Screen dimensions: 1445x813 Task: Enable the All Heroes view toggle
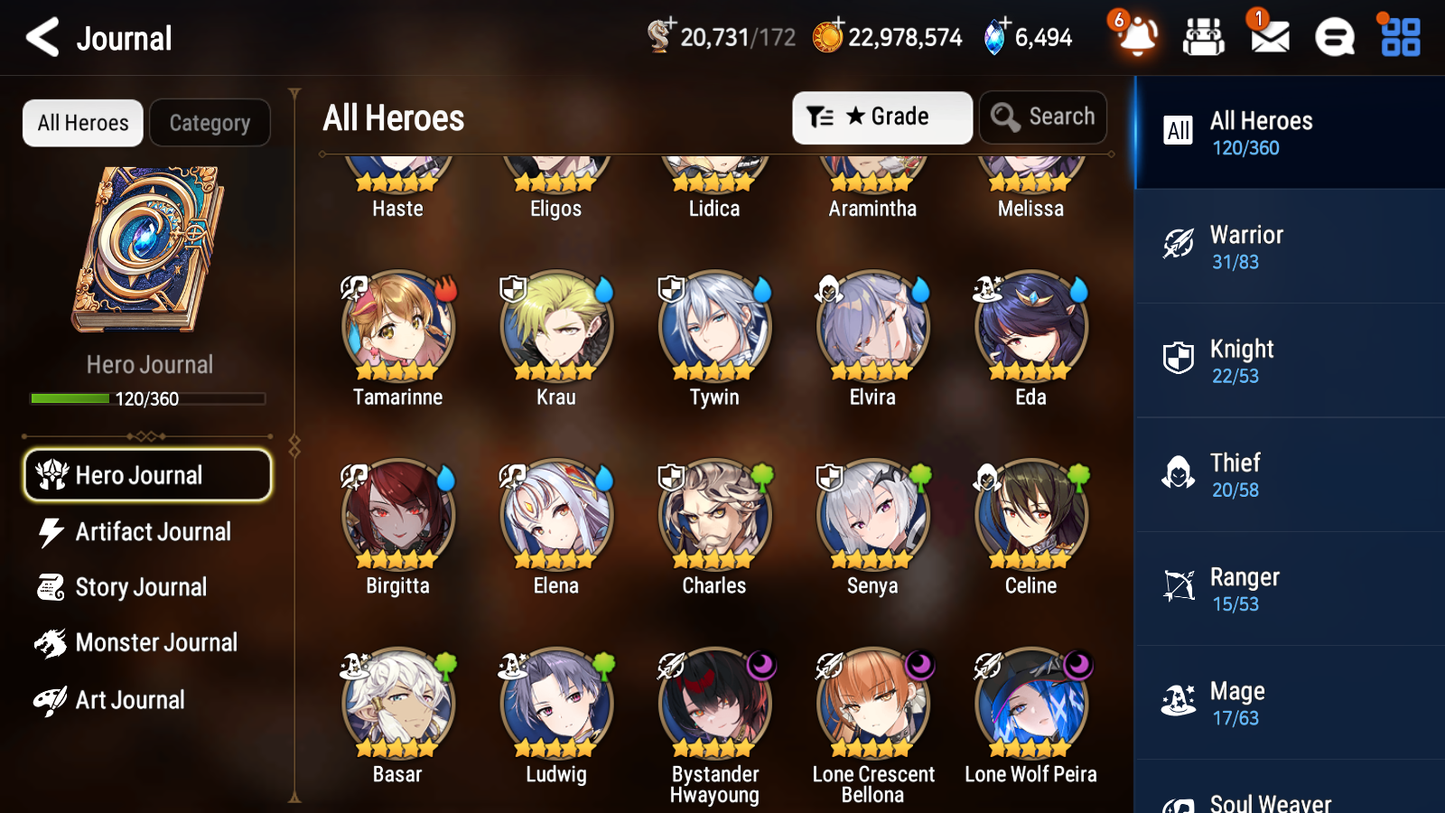(x=82, y=122)
